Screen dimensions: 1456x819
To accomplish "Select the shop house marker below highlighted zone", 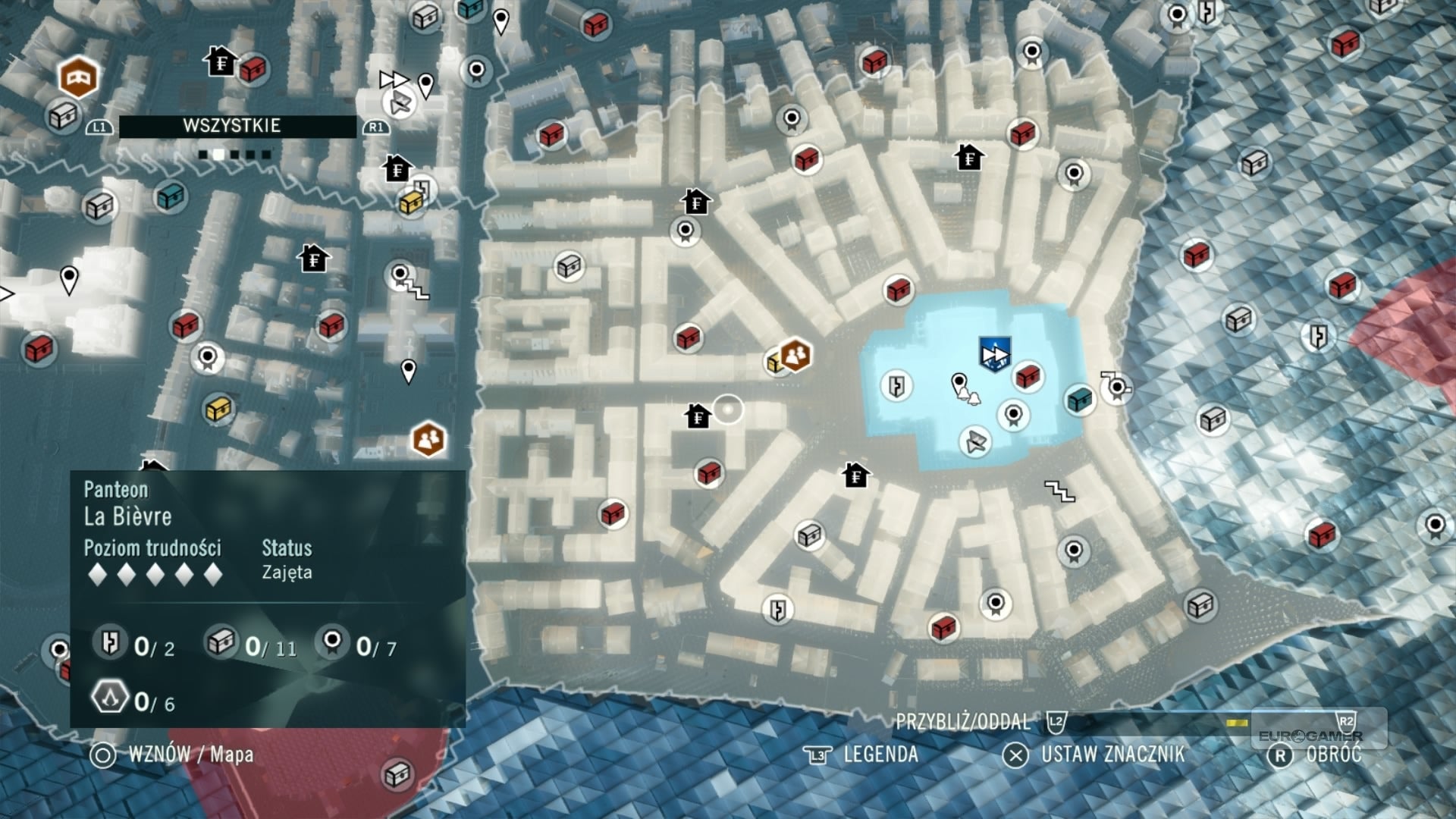I will (x=855, y=475).
